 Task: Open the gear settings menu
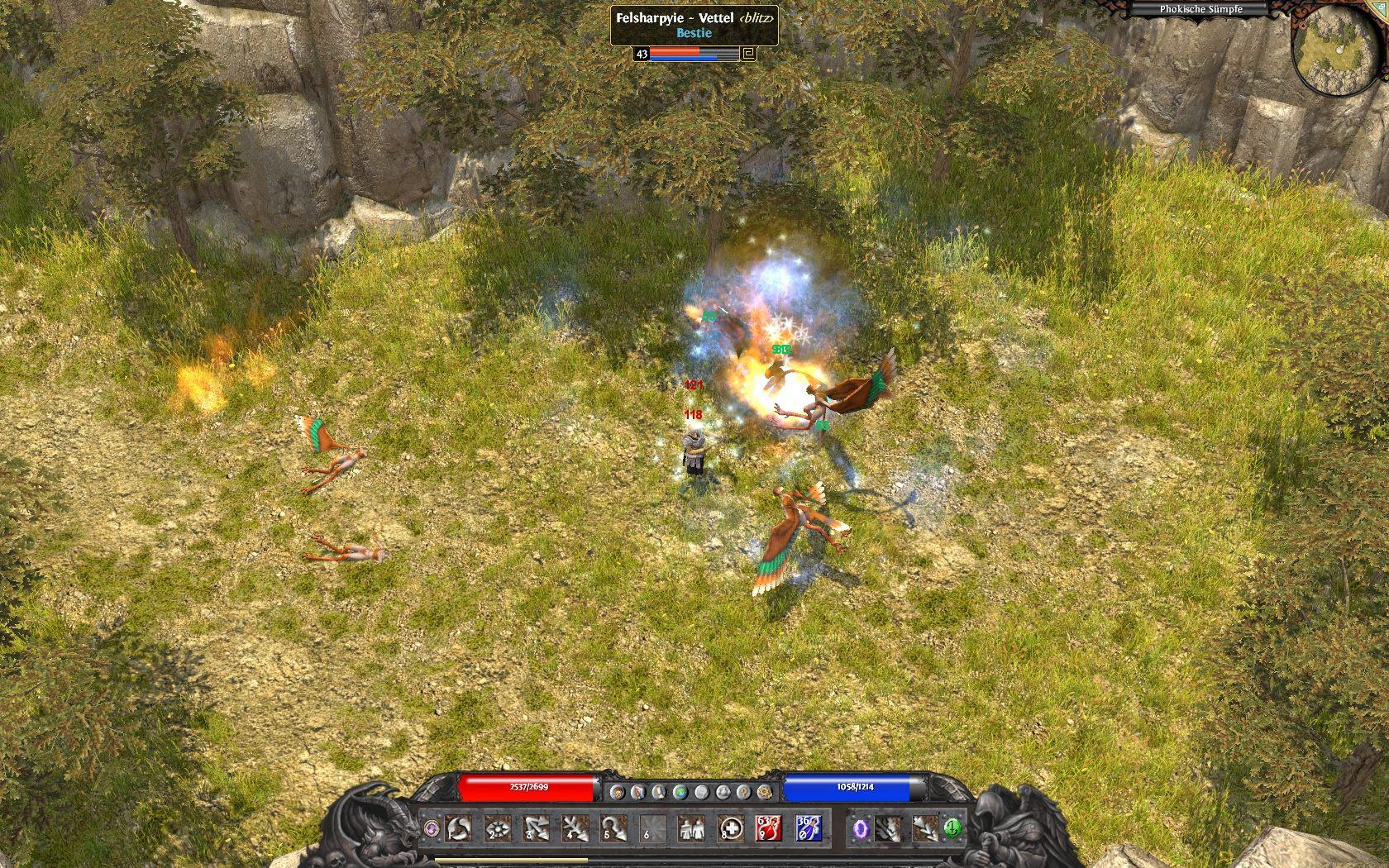pyautogui.click(x=764, y=792)
